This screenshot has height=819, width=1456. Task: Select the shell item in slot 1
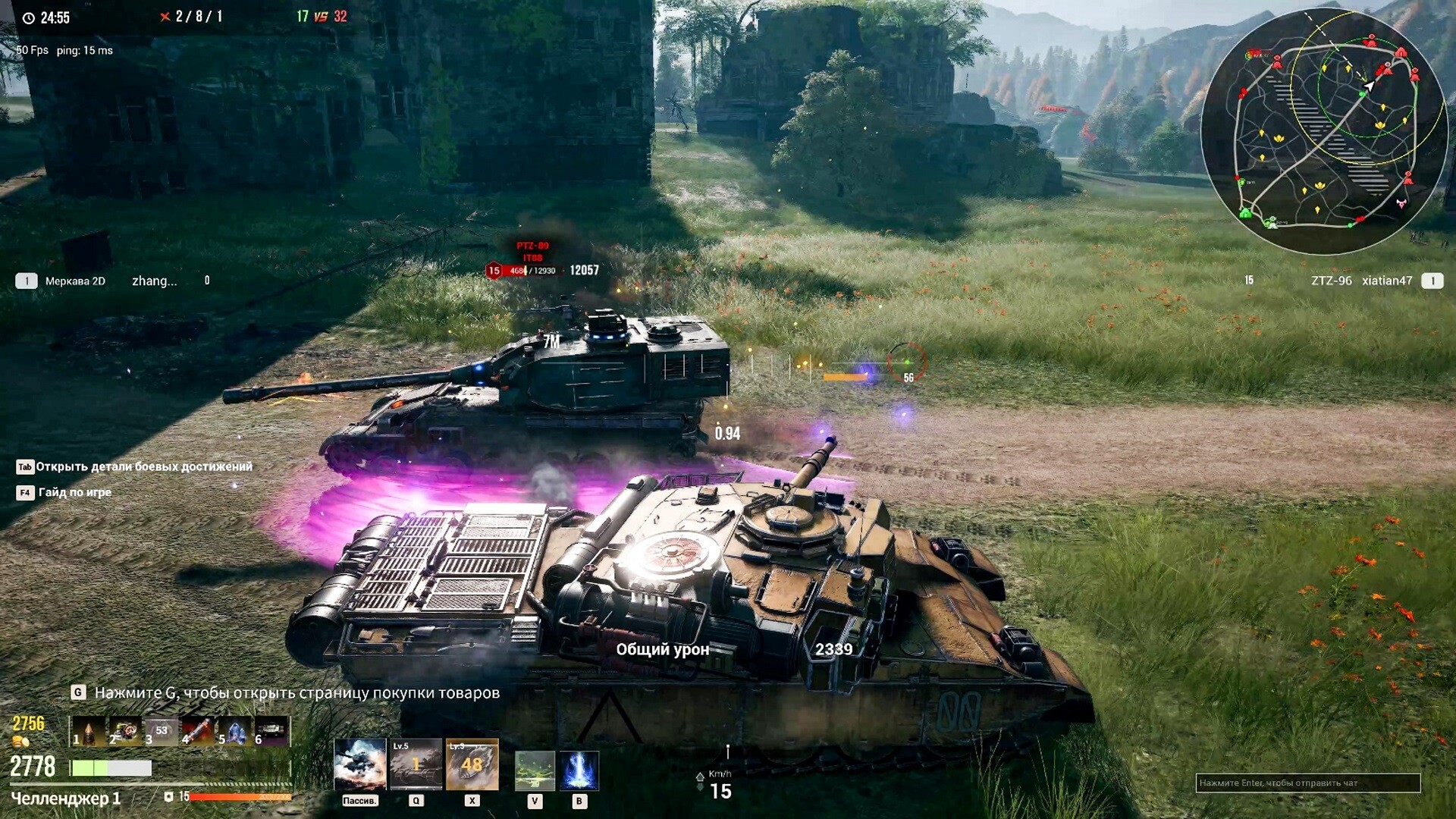pyautogui.click(x=88, y=731)
